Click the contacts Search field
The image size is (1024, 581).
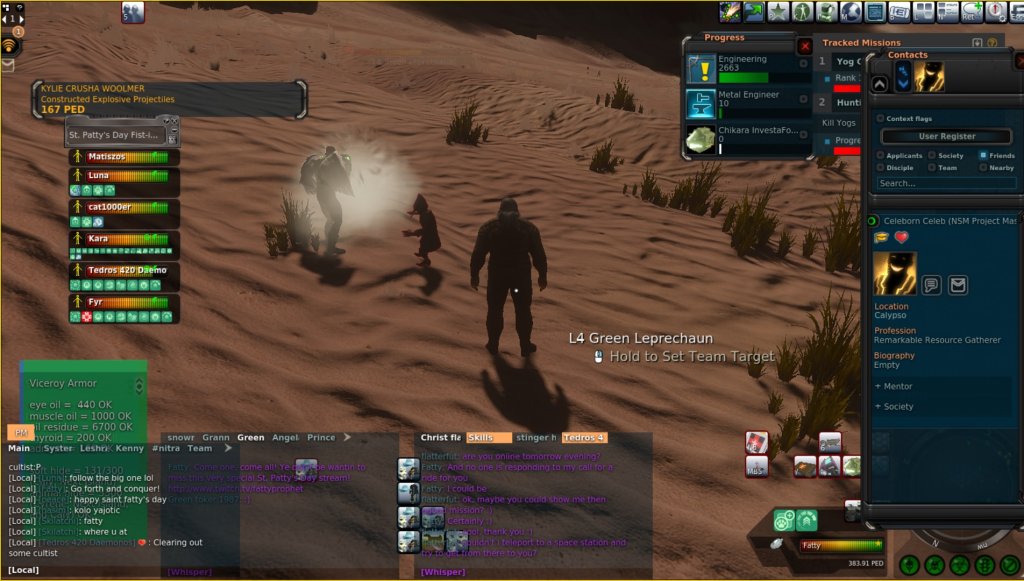click(946, 183)
